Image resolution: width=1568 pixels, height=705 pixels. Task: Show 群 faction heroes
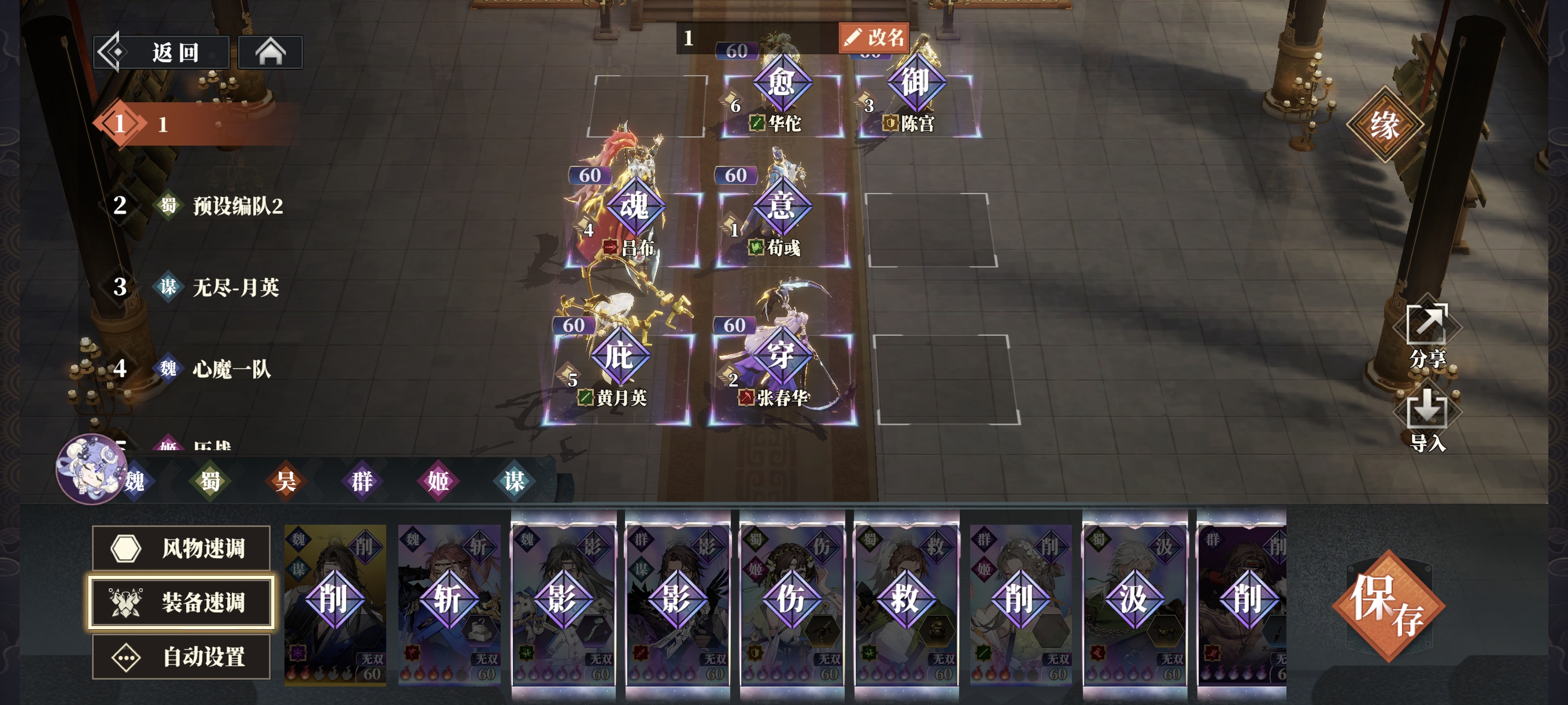[x=361, y=481]
